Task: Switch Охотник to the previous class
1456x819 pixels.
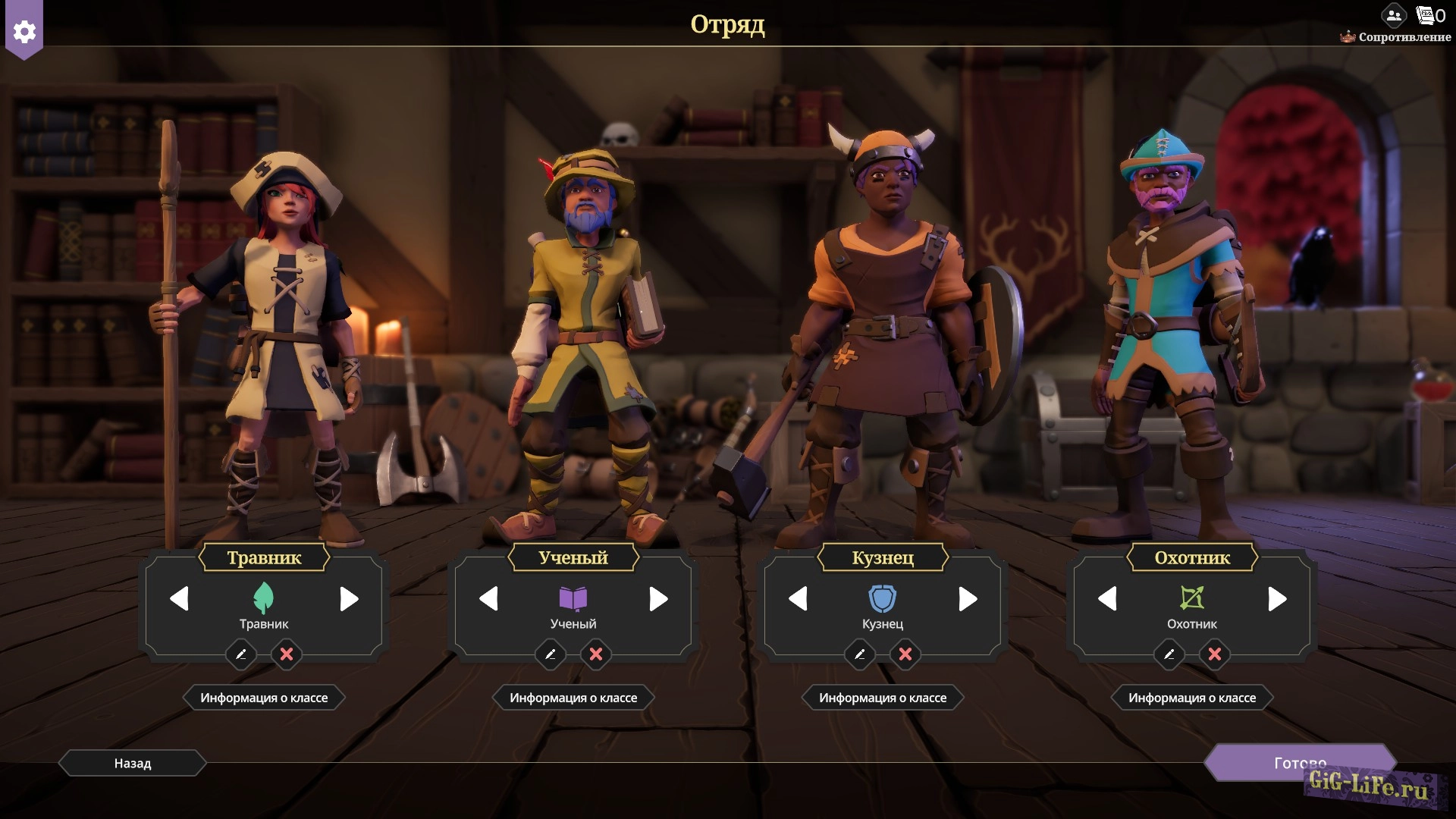Action: click(1108, 599)
